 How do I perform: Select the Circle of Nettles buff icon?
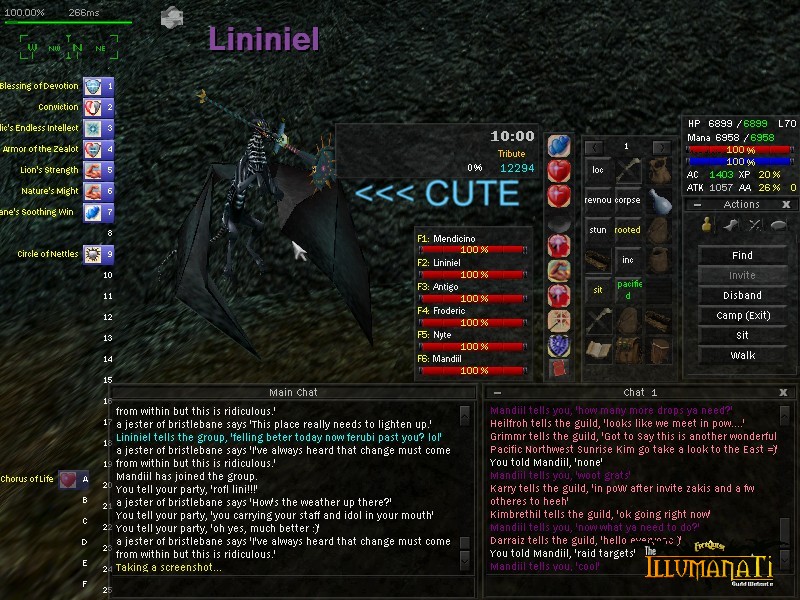[93, 254]
